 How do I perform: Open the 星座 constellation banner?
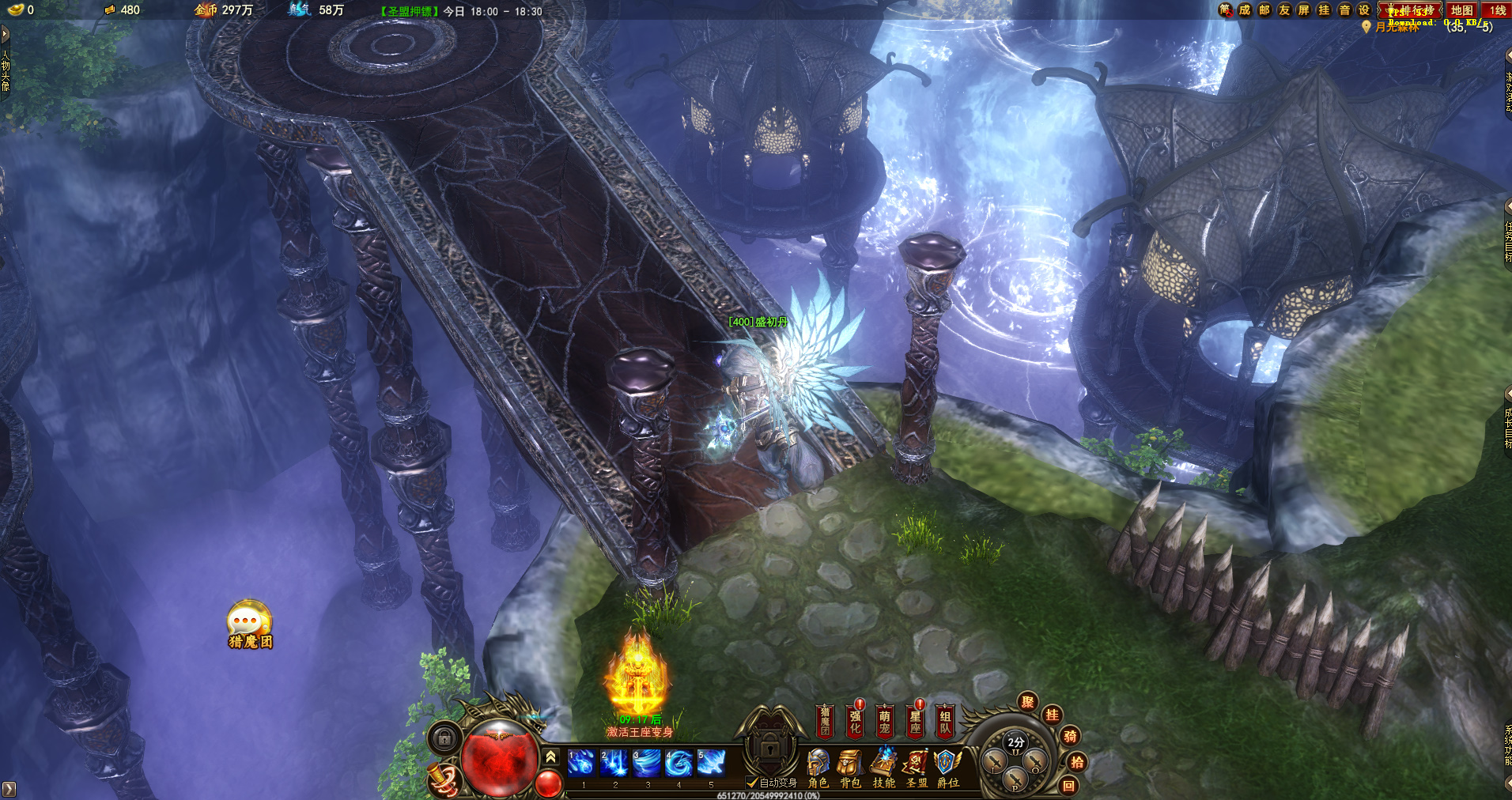(x=915, y=721)
